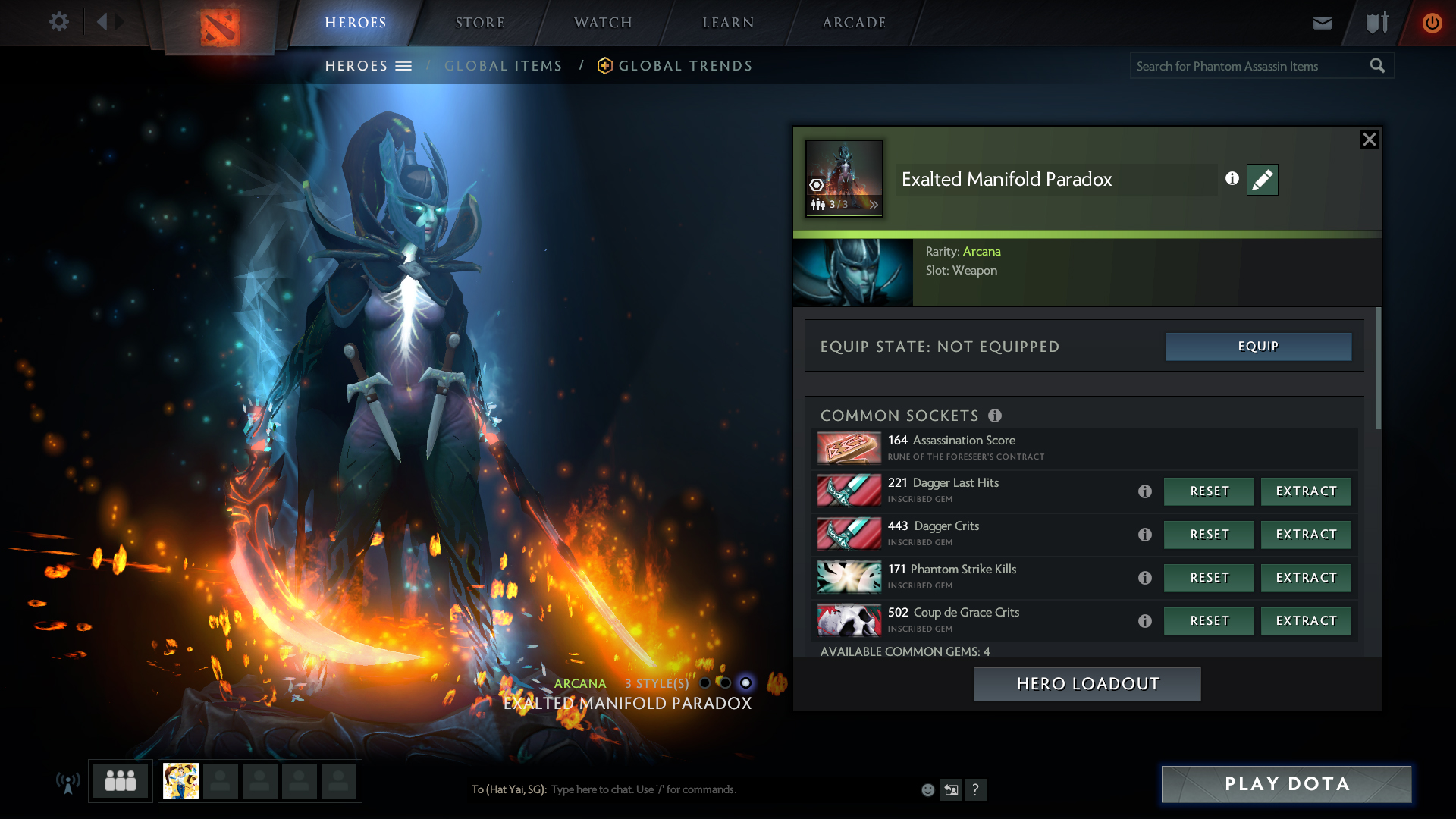This screenshot has width=1456, height=819.
Task: Switch to the Store tab
Action: (x=479, y=23)
